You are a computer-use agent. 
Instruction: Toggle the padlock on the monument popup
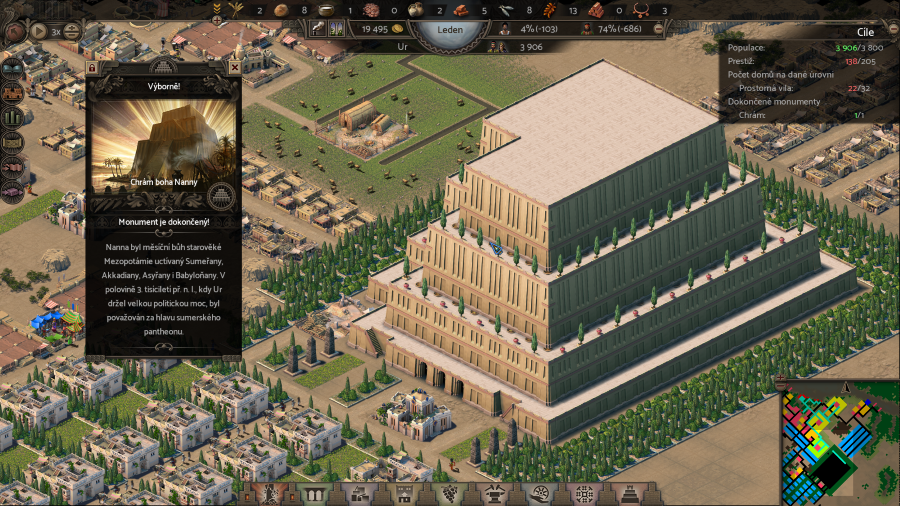point(92,68)
